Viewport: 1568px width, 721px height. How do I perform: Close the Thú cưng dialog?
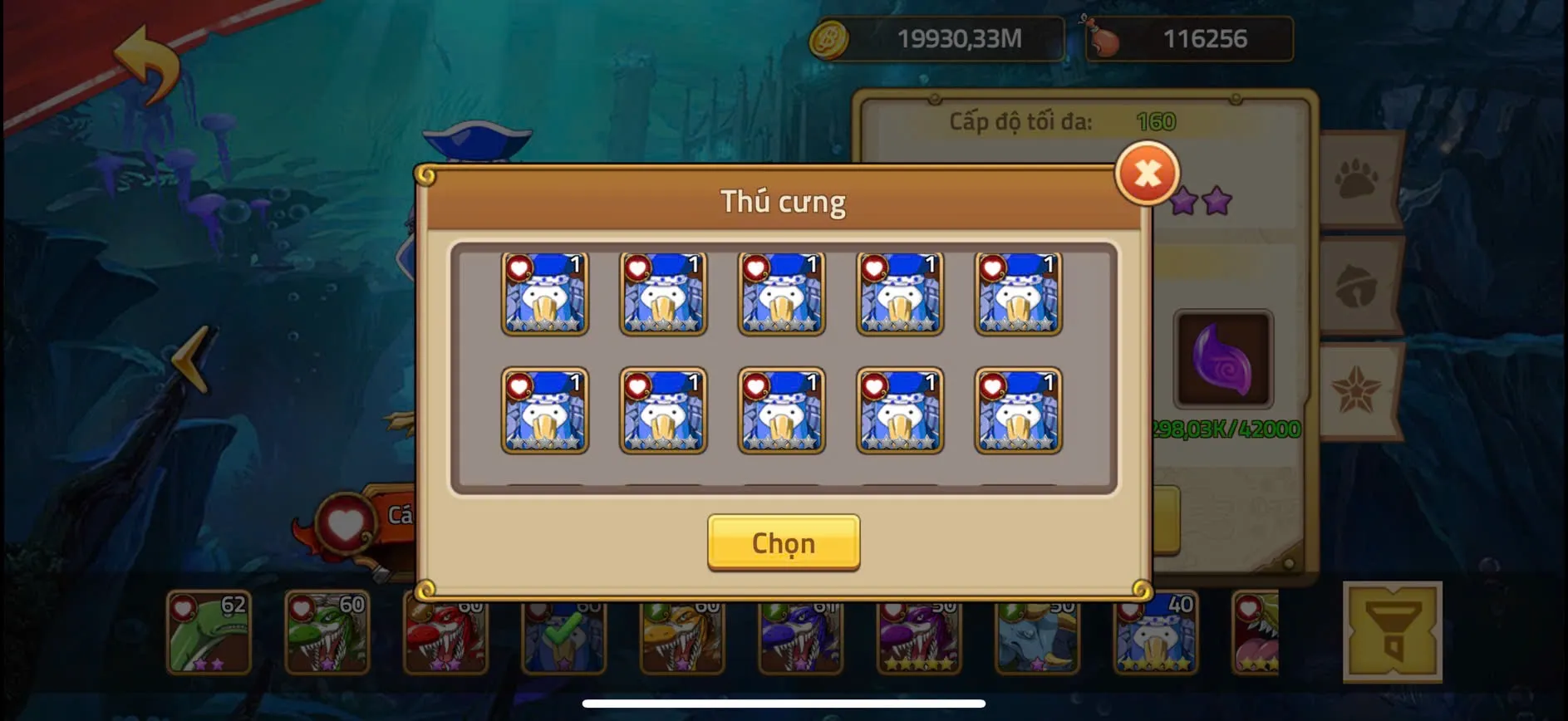click(x=1148, y=174)
